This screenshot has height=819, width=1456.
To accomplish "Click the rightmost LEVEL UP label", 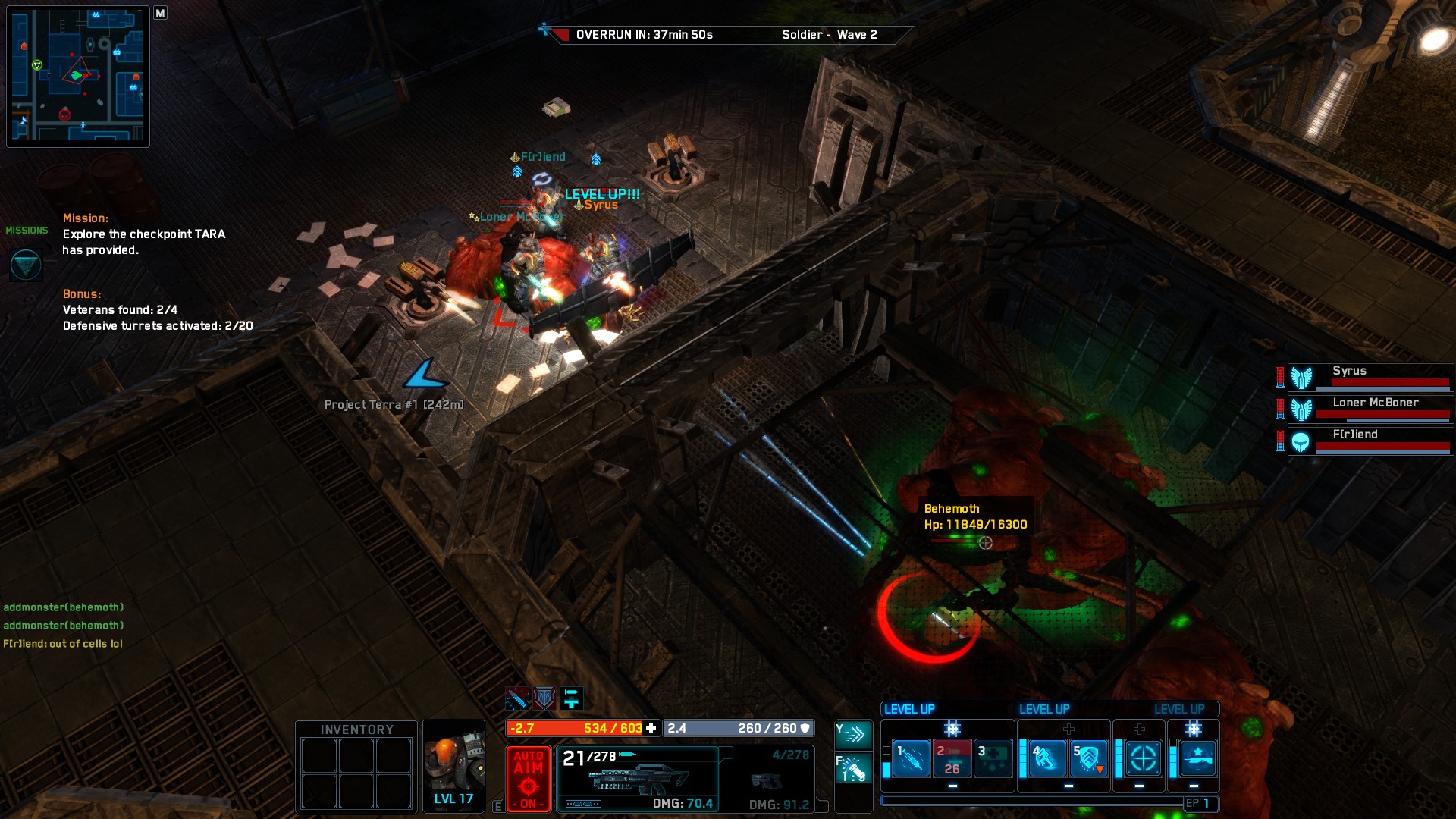I will point(1179,709).
